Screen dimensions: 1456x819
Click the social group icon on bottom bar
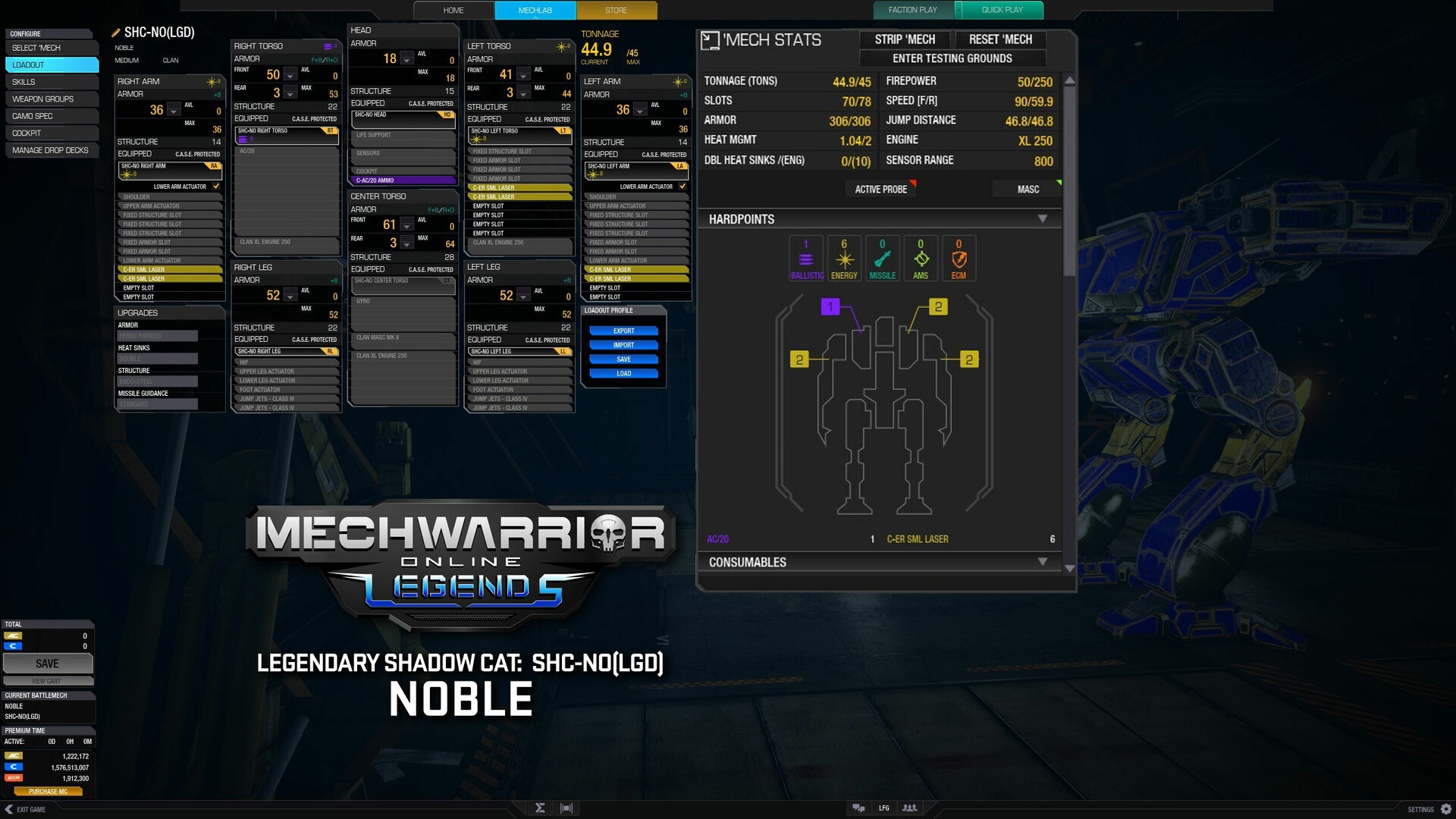909,808
